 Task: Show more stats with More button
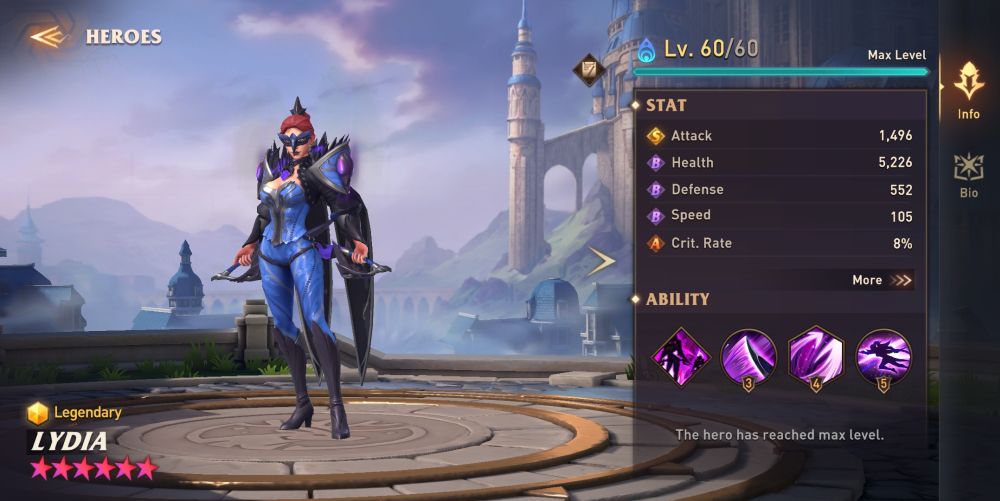[882, 280]
